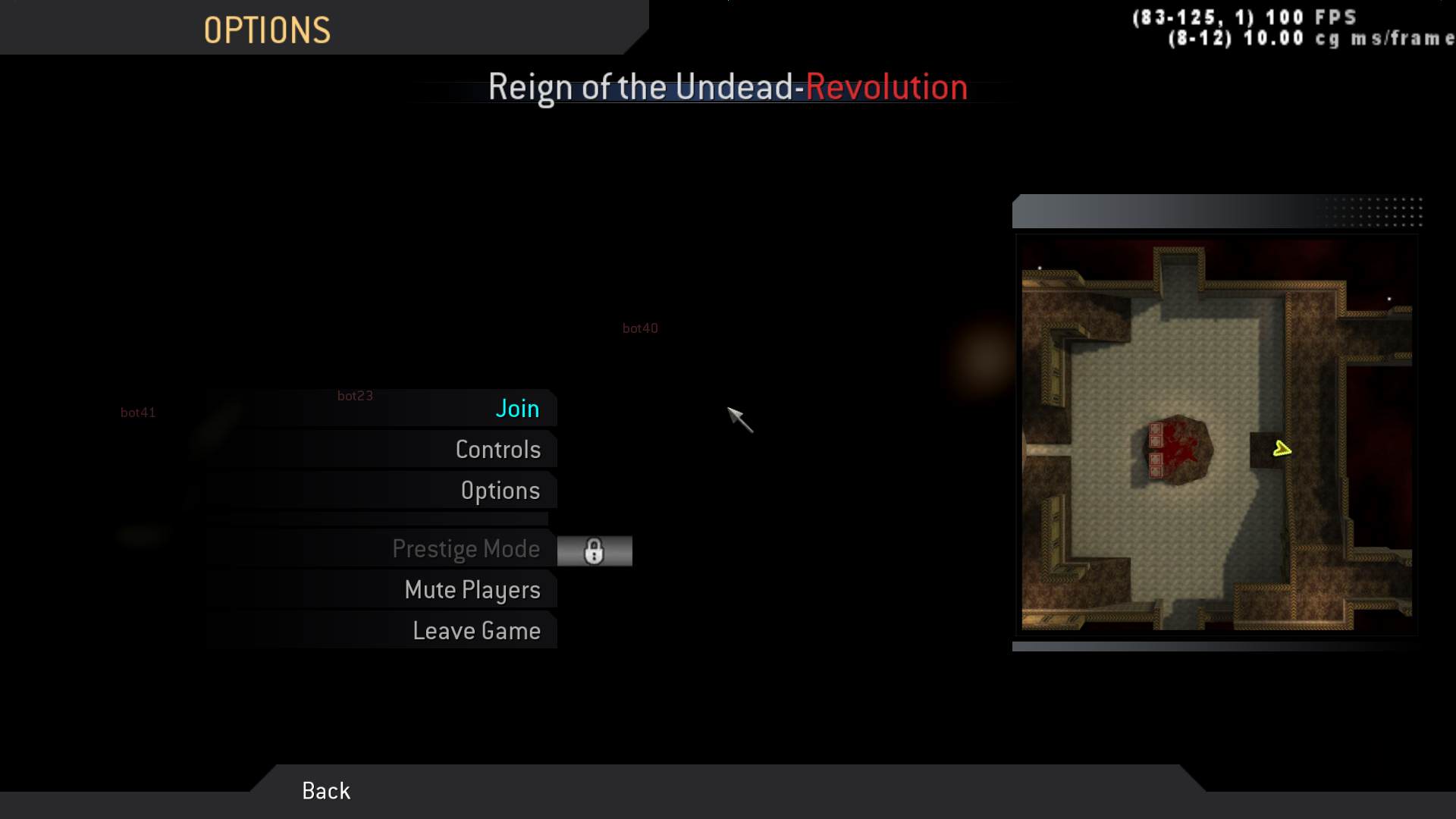Select the OPTIONS header tab

click(267, 29)
